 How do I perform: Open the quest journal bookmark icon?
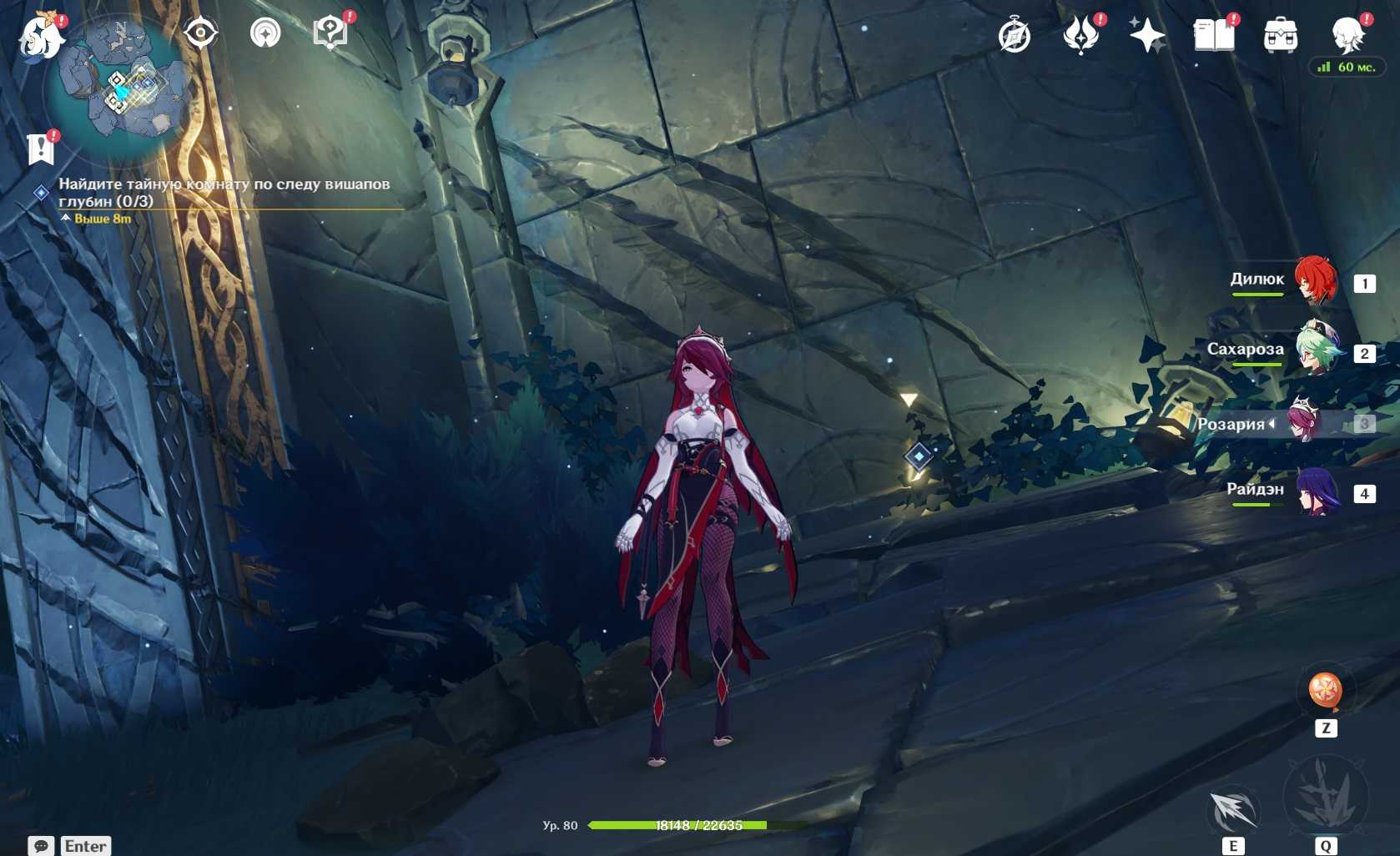click(x=40, y=150)
